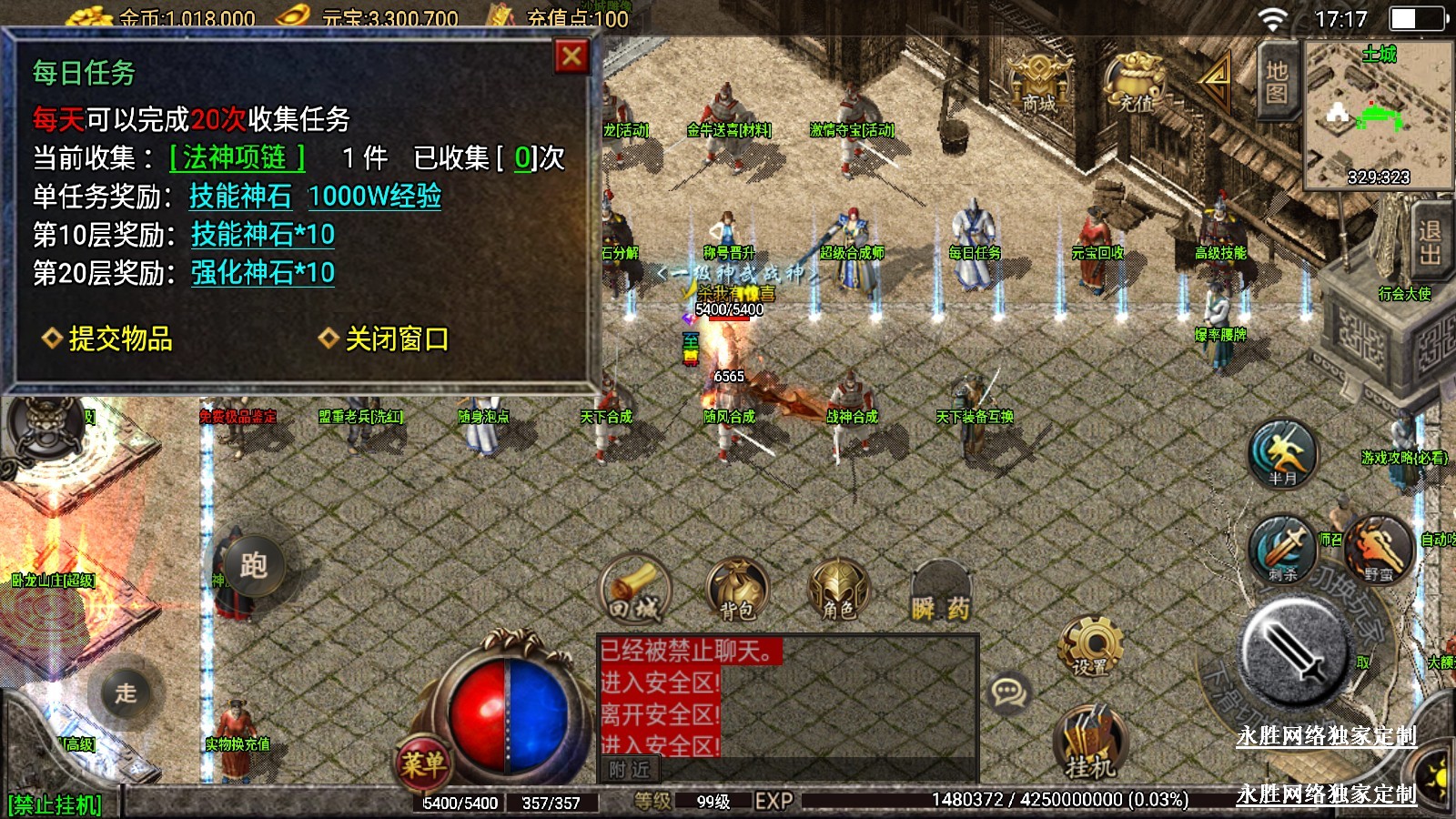Open the 商城 shop icon
This screenshot has width=1456, height=819.
[1039, 84]
